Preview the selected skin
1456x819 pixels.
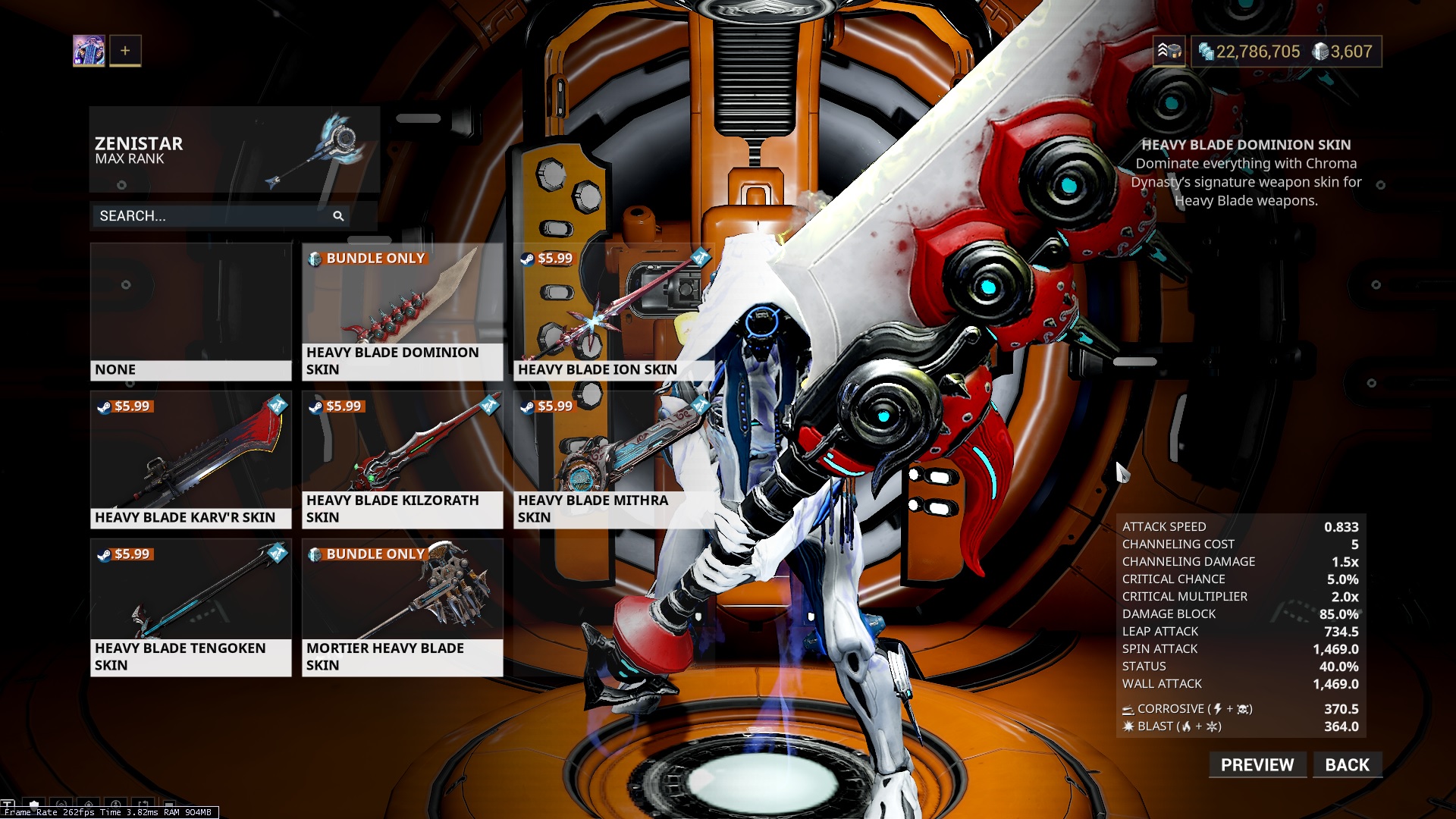click(x=1257, y=764)
